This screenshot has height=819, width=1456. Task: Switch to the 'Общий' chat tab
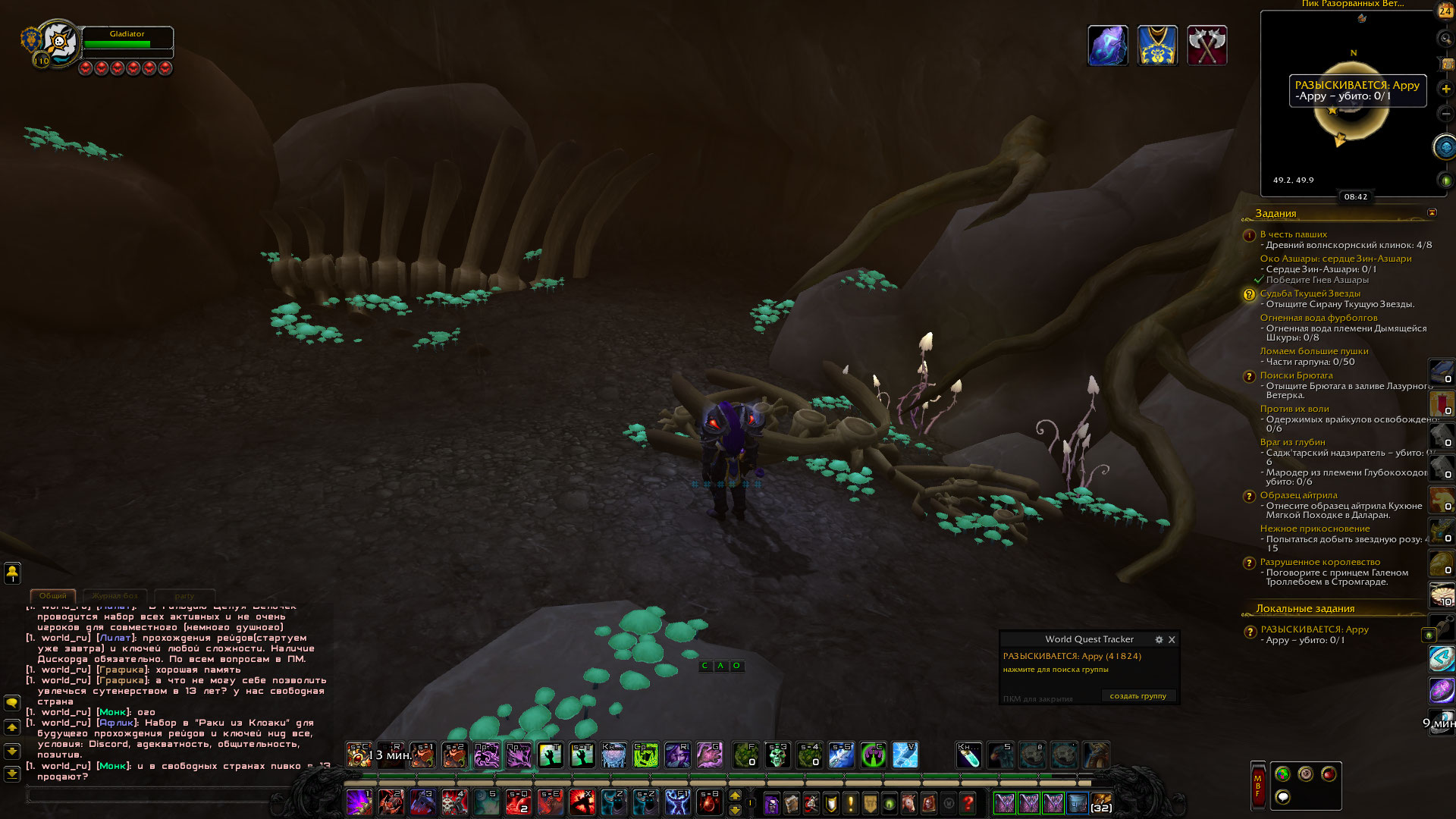[x=53, y=596]
